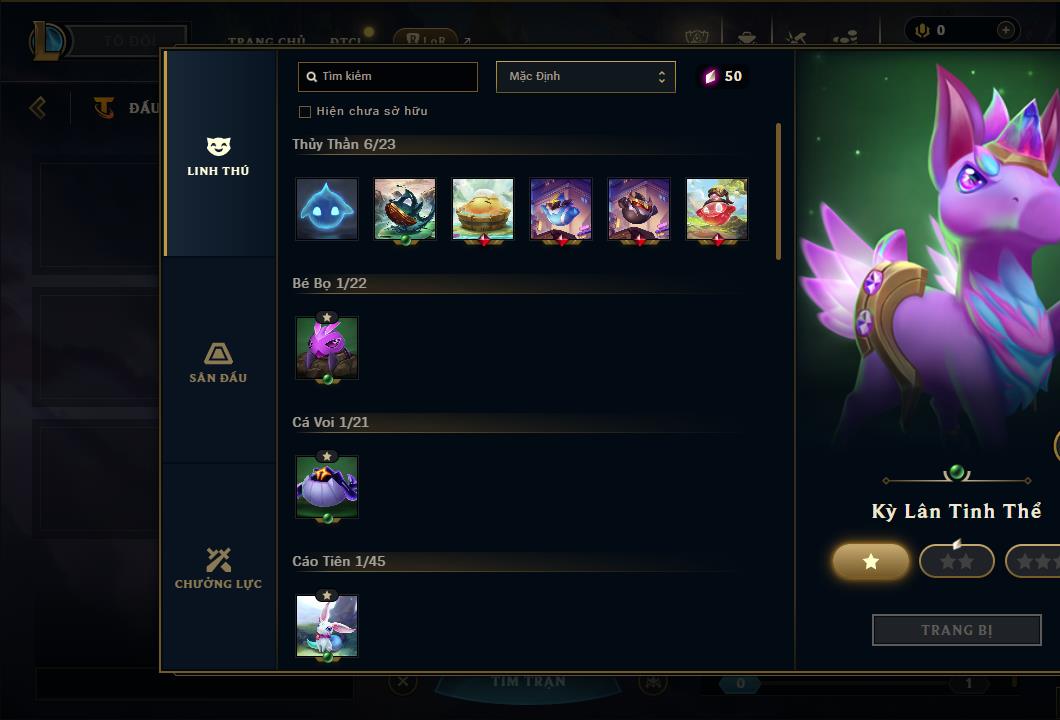Viewport: 1060px width, 720px height.
Task: Click the plus button beside the currency
Action: click(x=1005, y=30)
